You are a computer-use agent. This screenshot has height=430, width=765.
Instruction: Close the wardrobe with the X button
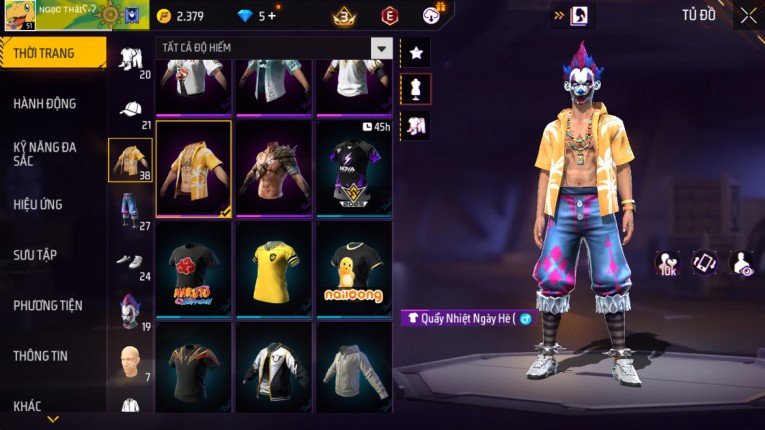(748, 15)
